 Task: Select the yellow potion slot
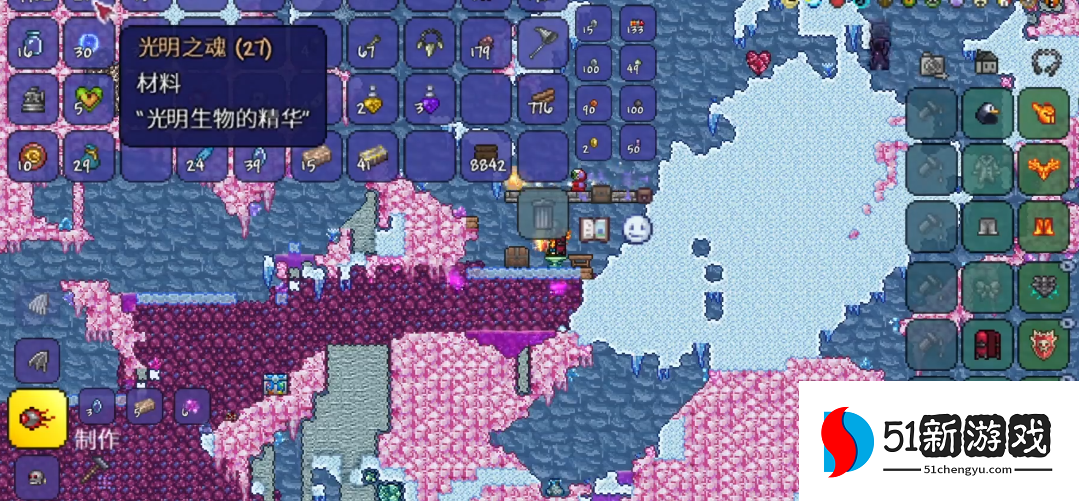click(x=372, y=100)
